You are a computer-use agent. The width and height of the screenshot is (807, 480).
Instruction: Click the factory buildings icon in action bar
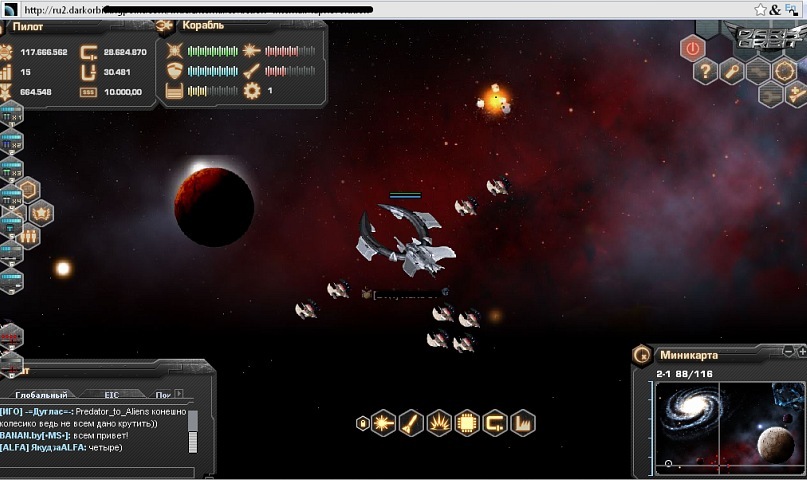tap(522, 424)
